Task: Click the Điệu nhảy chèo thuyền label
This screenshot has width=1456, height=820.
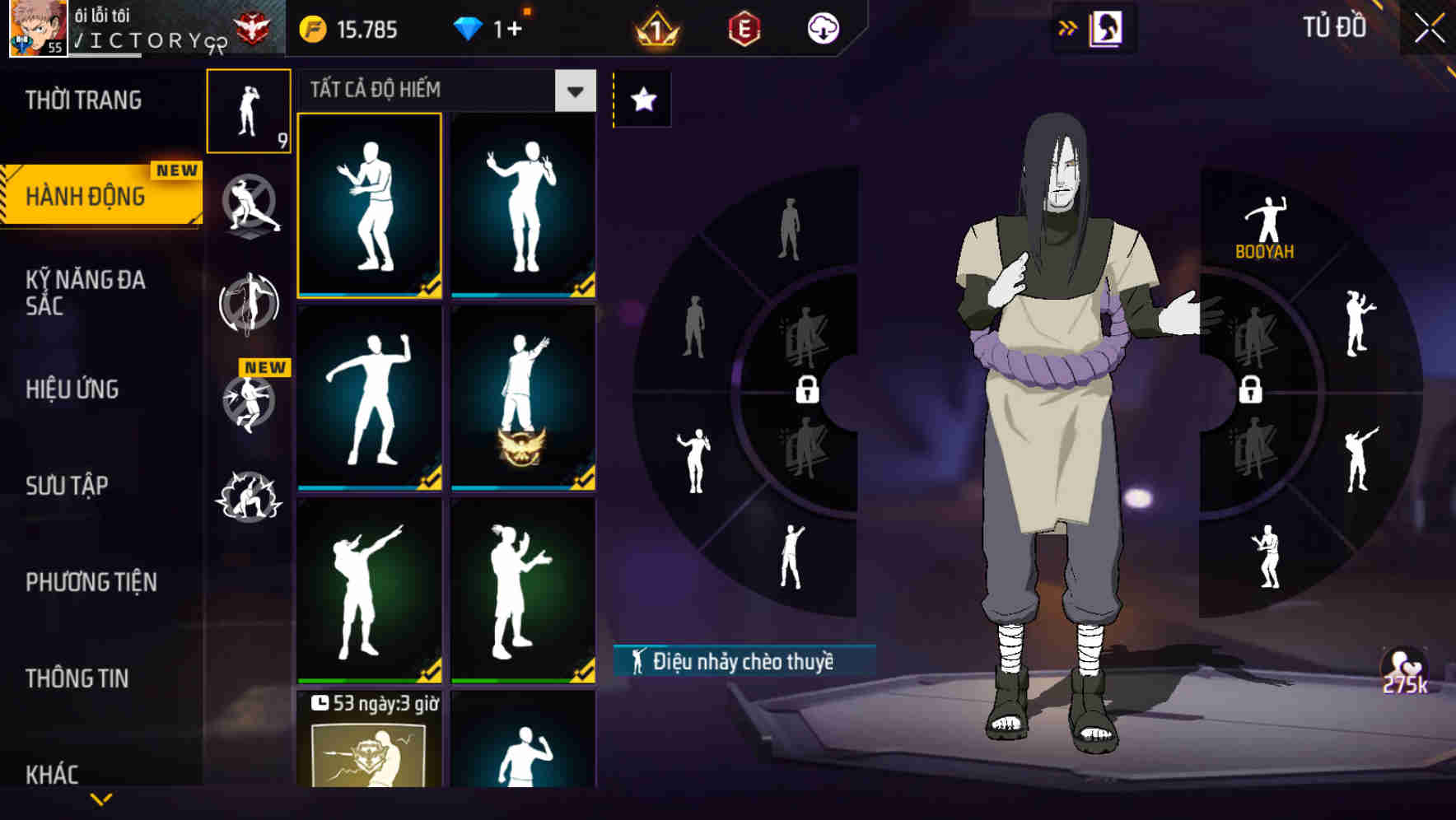Action: click(743, 660)
